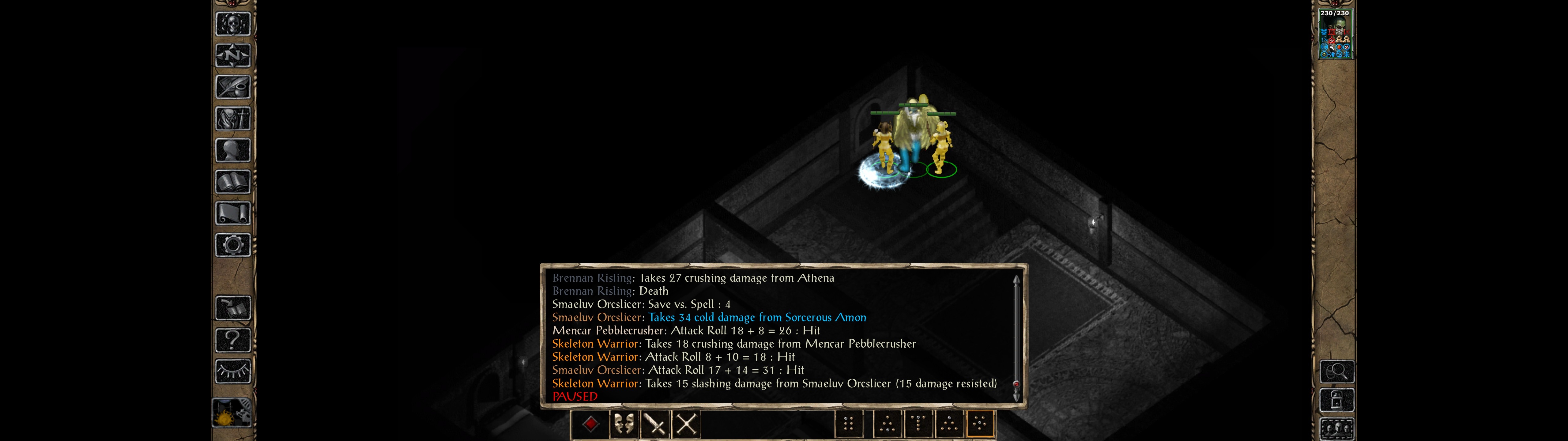Choose the talk action with two masks
This screenshot has width=1568, height=441.
pos(623,424)
